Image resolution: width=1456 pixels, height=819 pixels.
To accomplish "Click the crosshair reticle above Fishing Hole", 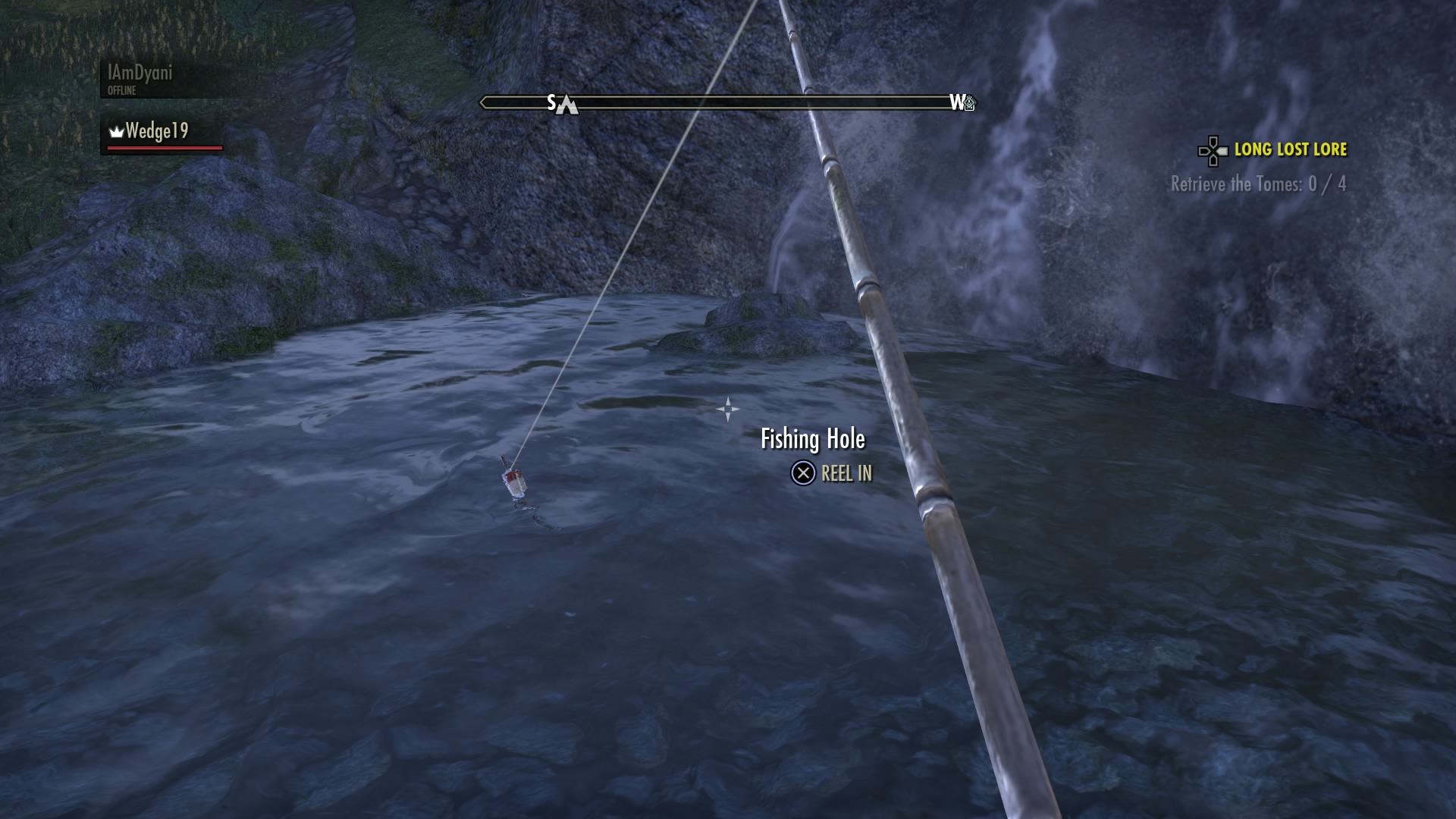I will 727,409.
